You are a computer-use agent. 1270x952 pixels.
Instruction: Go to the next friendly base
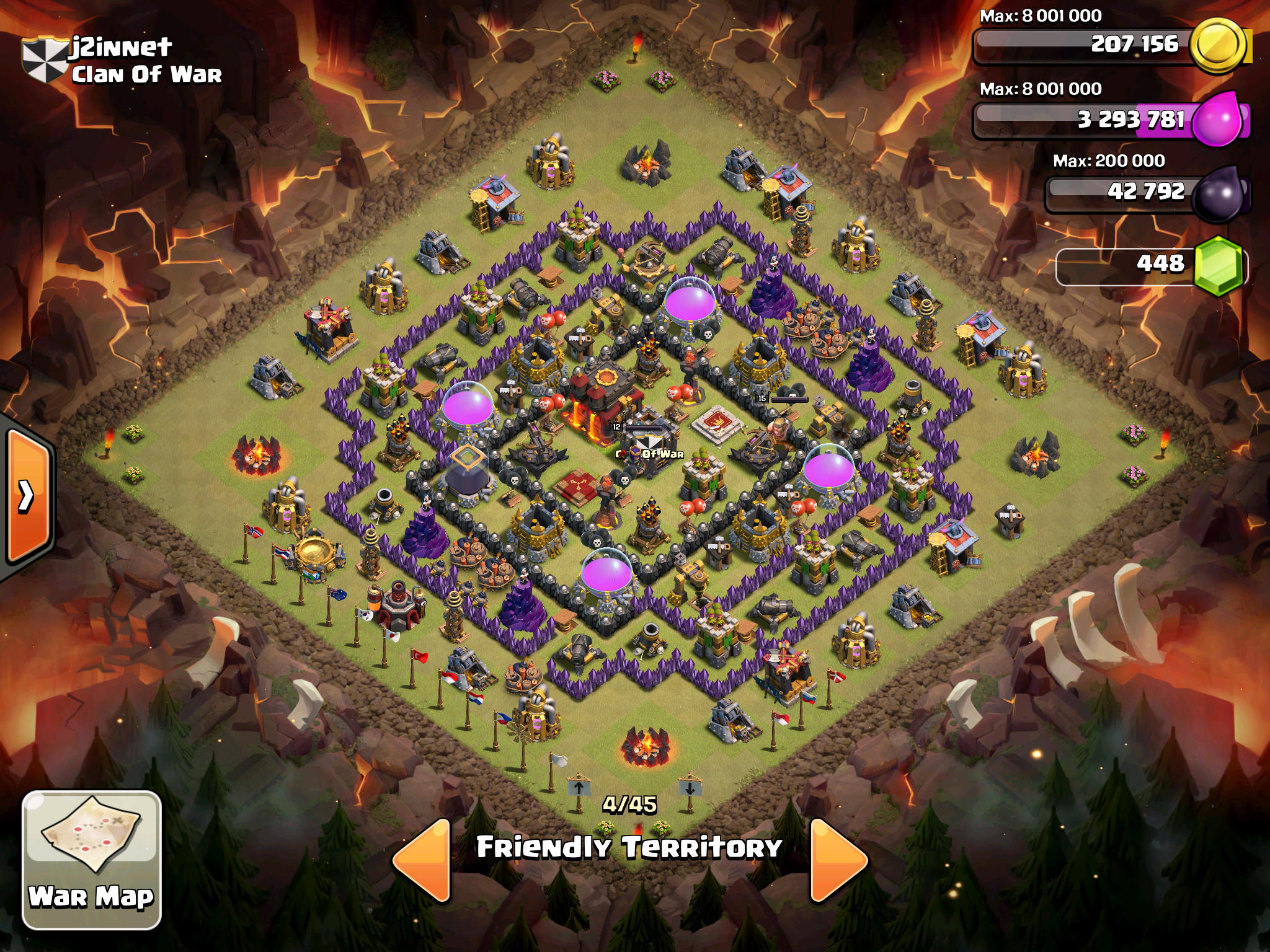837,859
